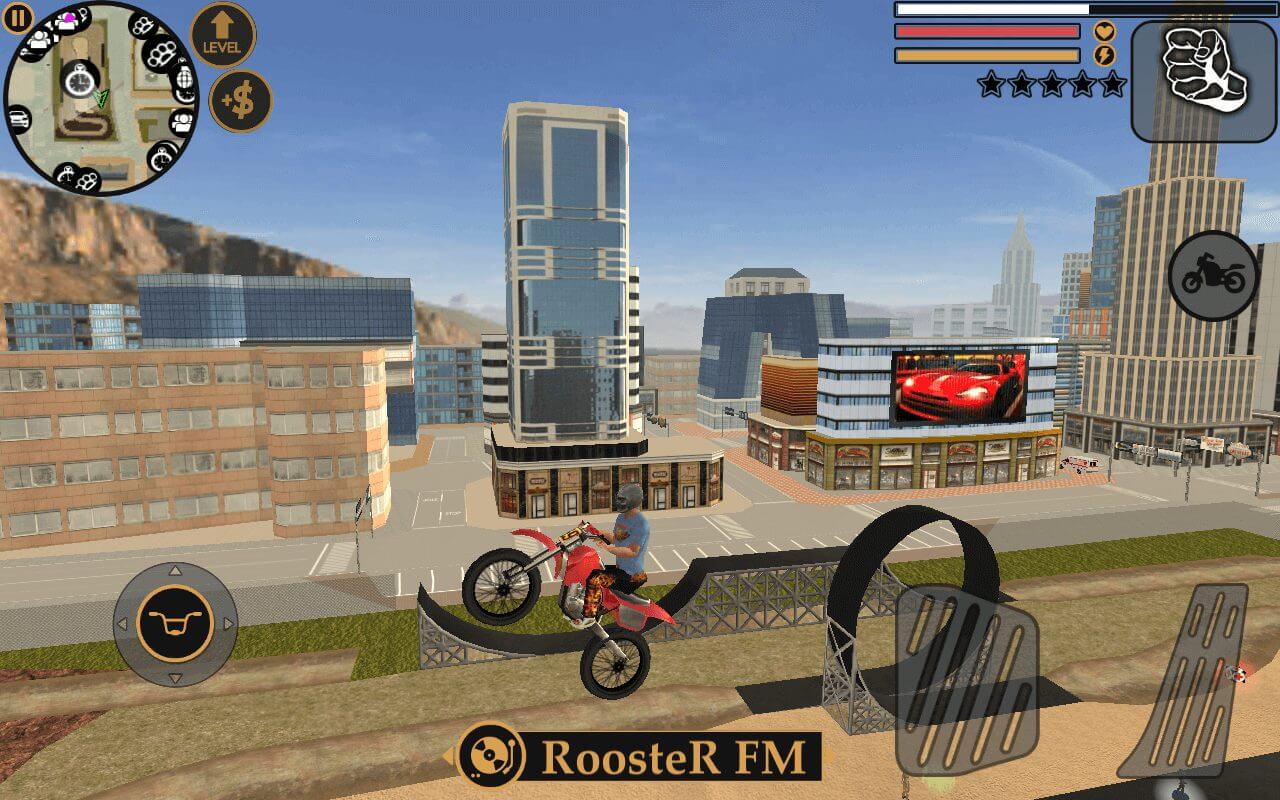Select the stopwatch mission marker on minimap

(x=79, y=80)
